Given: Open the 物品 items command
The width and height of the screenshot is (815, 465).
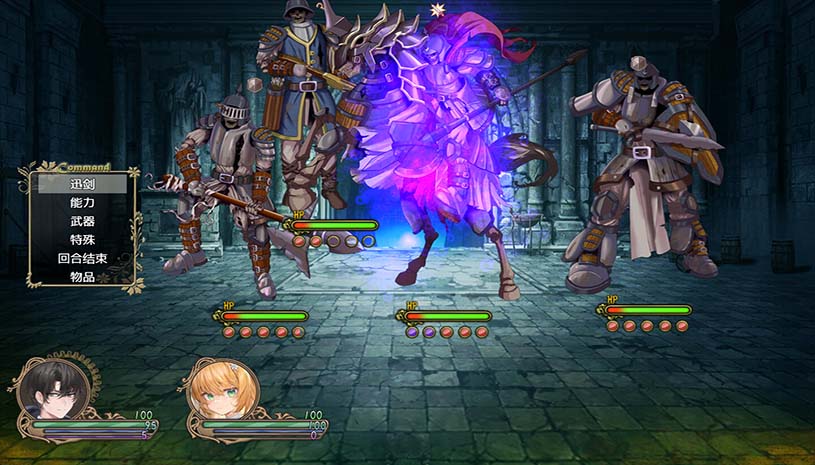Looking at the screenshot, I should [83, 277].
